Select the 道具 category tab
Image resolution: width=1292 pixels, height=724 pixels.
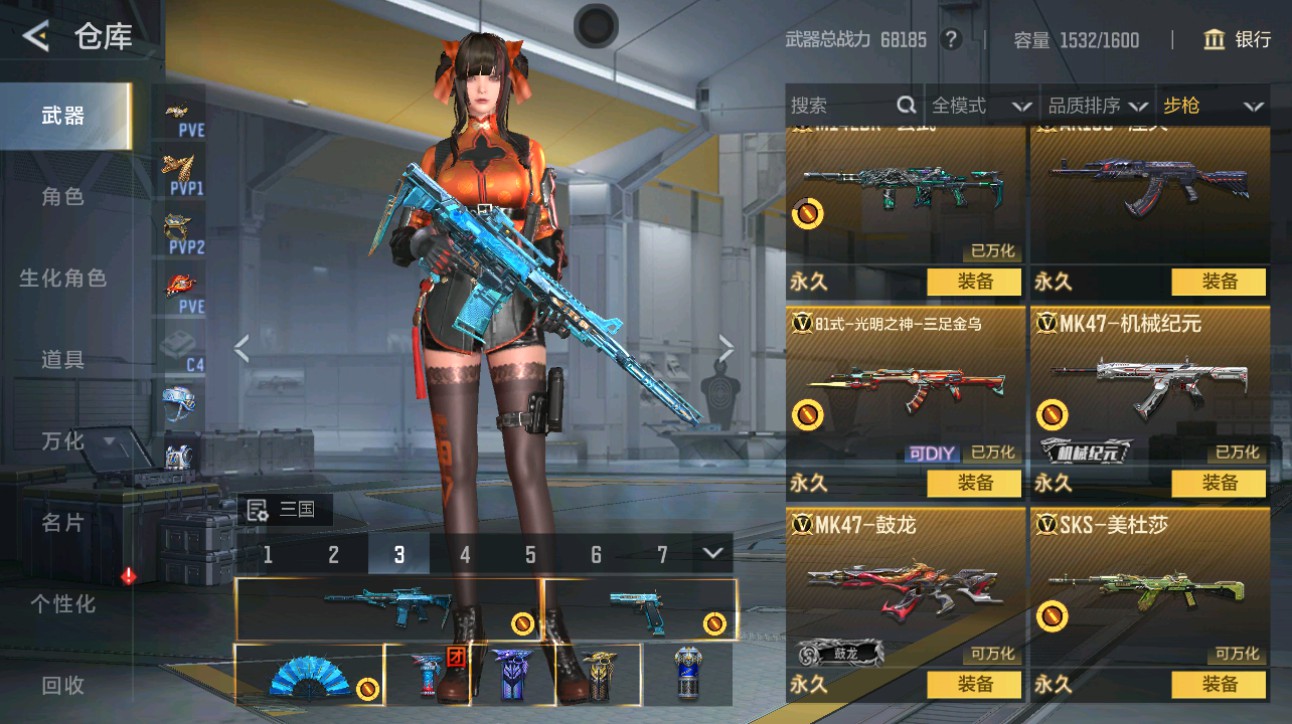(63, 360)
